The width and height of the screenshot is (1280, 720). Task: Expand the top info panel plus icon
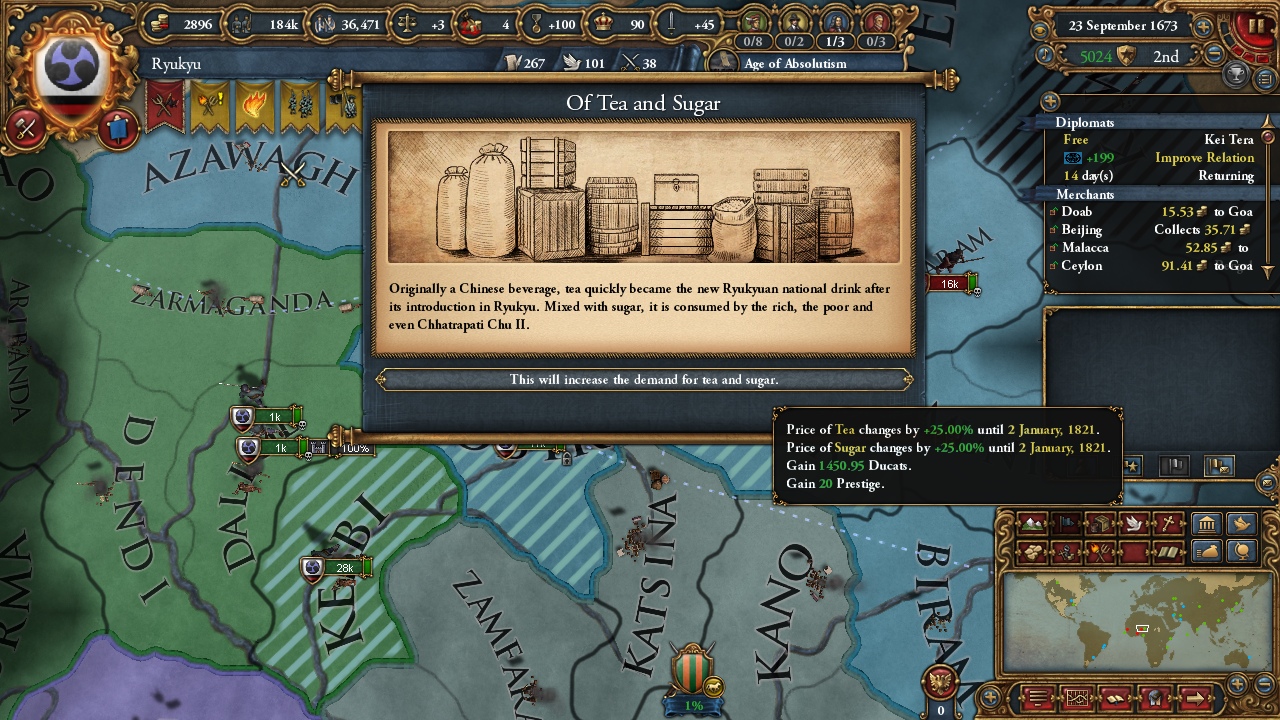[x=1202, y=26]
